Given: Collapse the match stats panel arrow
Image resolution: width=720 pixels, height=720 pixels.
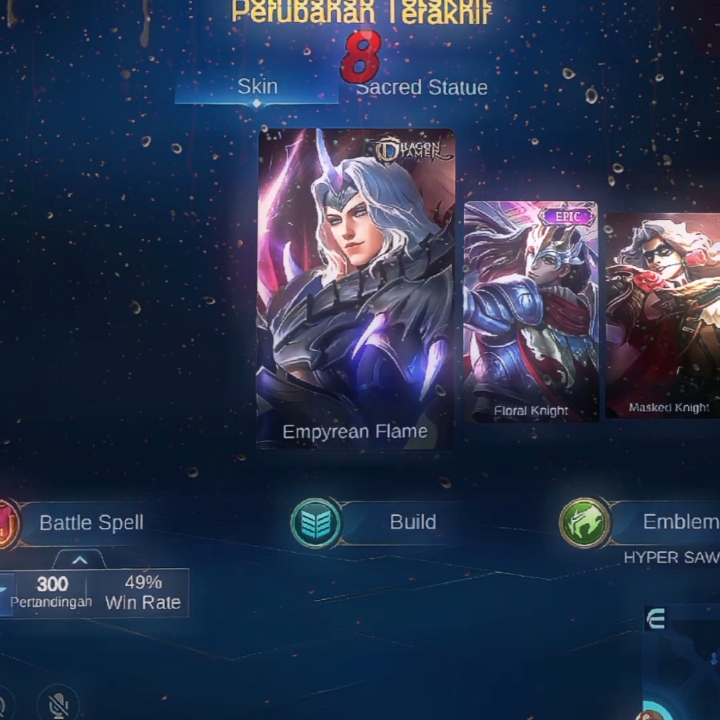Looking at the screenshot, I should point(80,560).
